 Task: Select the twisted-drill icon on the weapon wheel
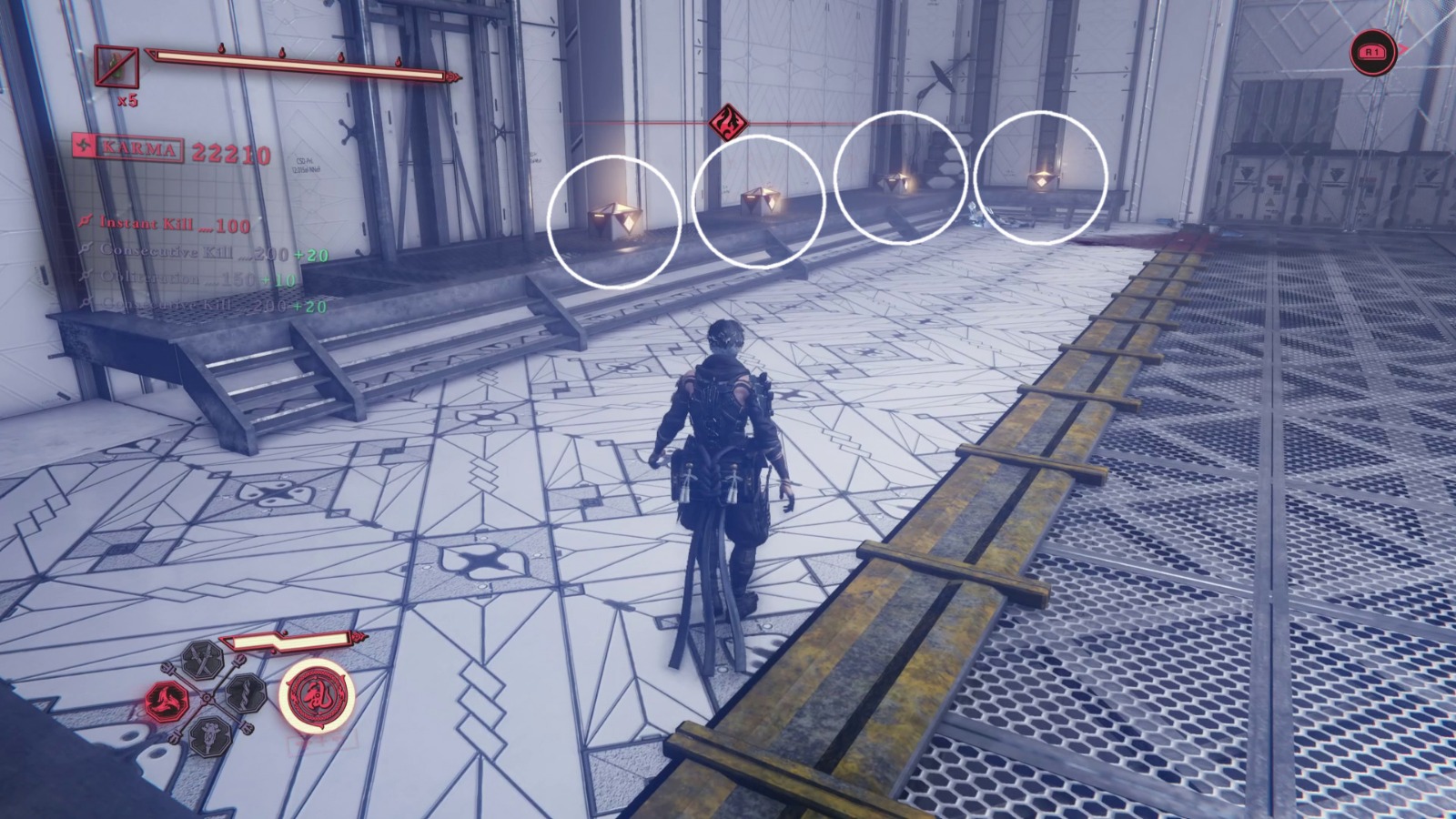coord(246,695)
